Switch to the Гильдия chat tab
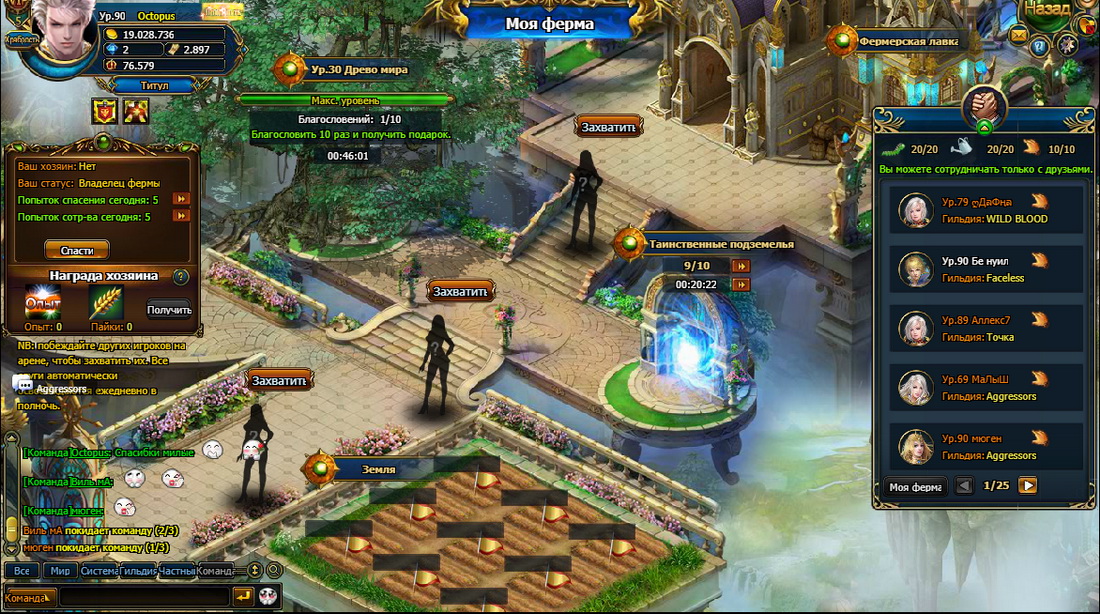The height and width of the screenshot is (614, 1100). pos(137,571)
